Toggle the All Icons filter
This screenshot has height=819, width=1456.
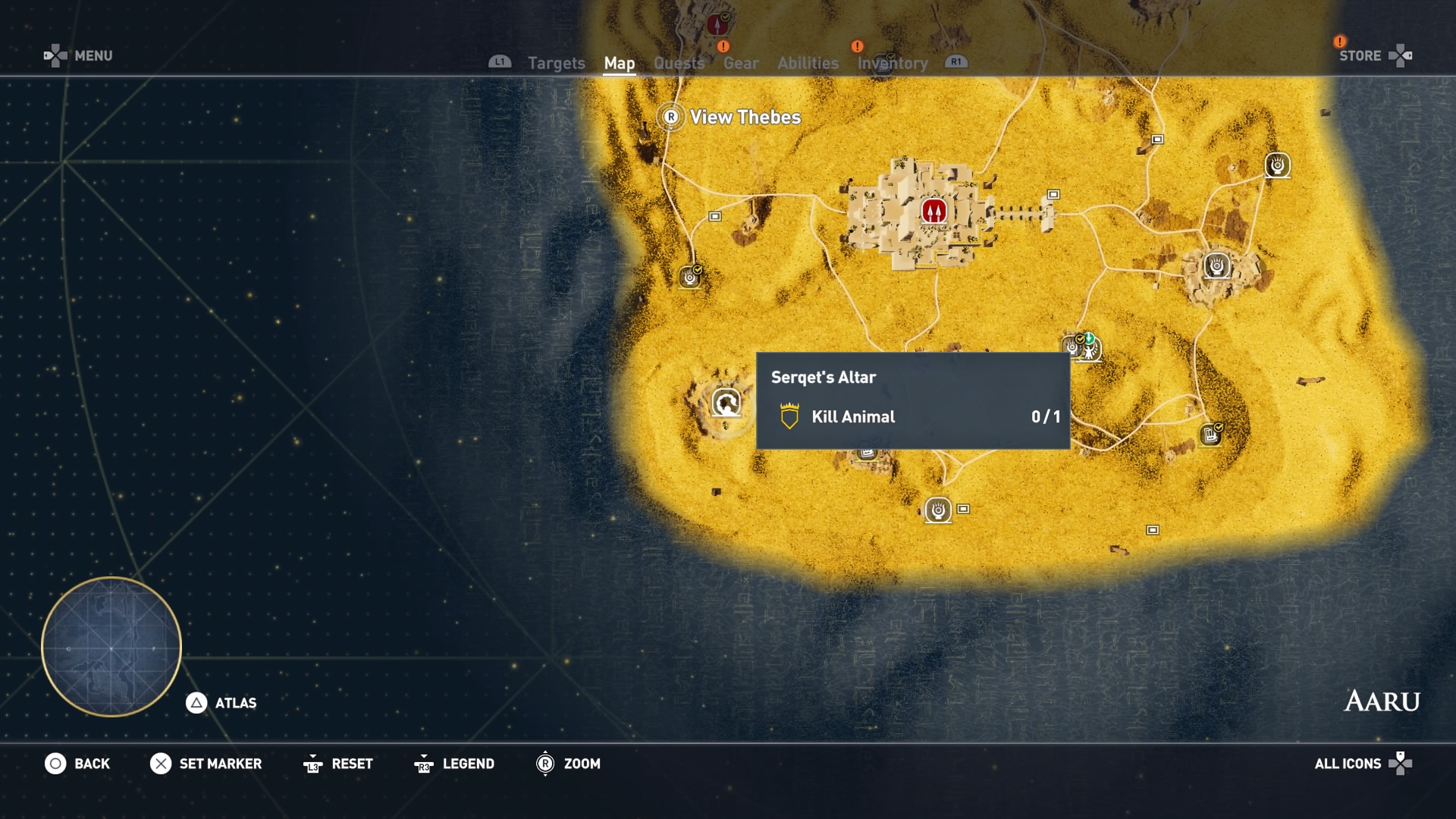(x=1348, y=764)
